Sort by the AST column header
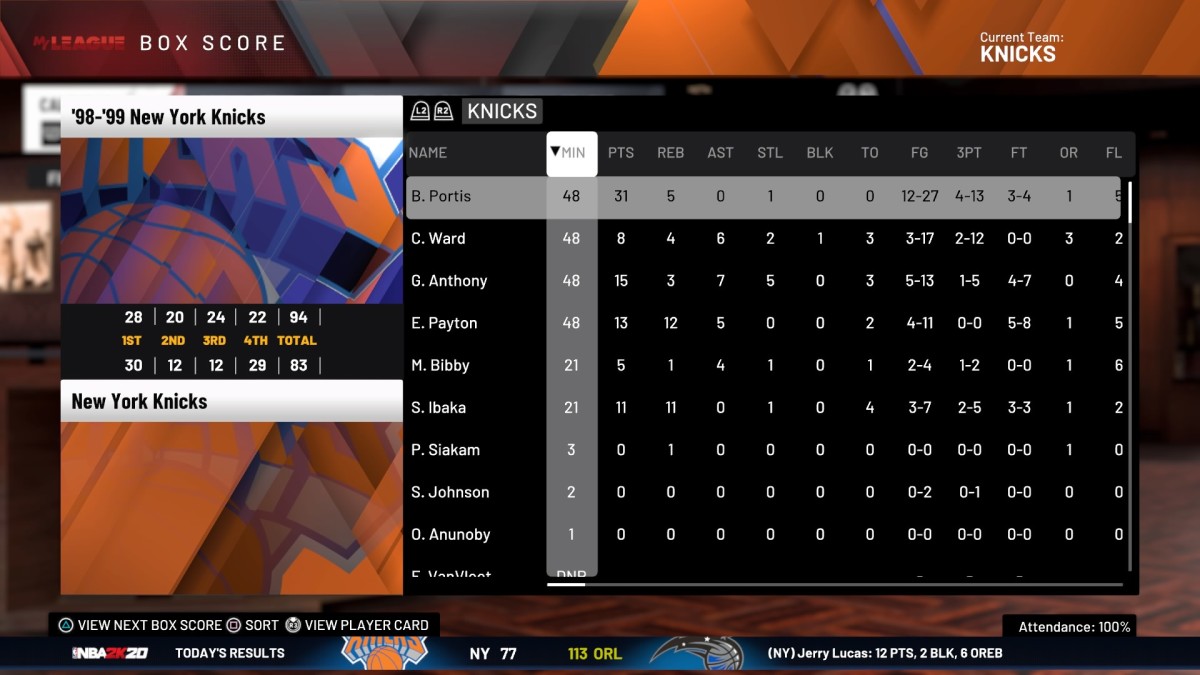The height and width of the screenshot is (675, 1200). click(720, 153)
